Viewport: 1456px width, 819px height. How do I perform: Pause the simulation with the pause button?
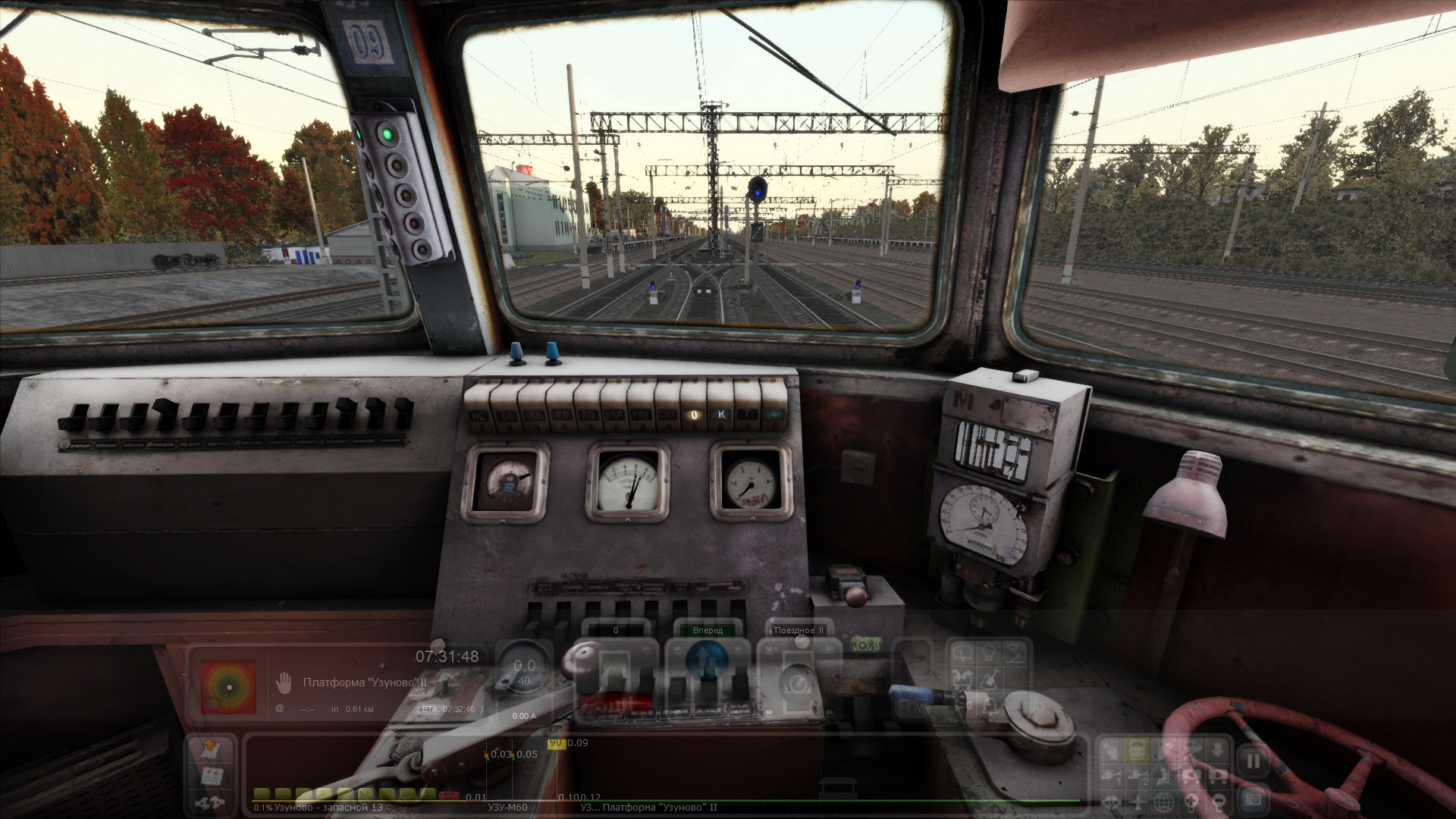(x=1253, y=761)
